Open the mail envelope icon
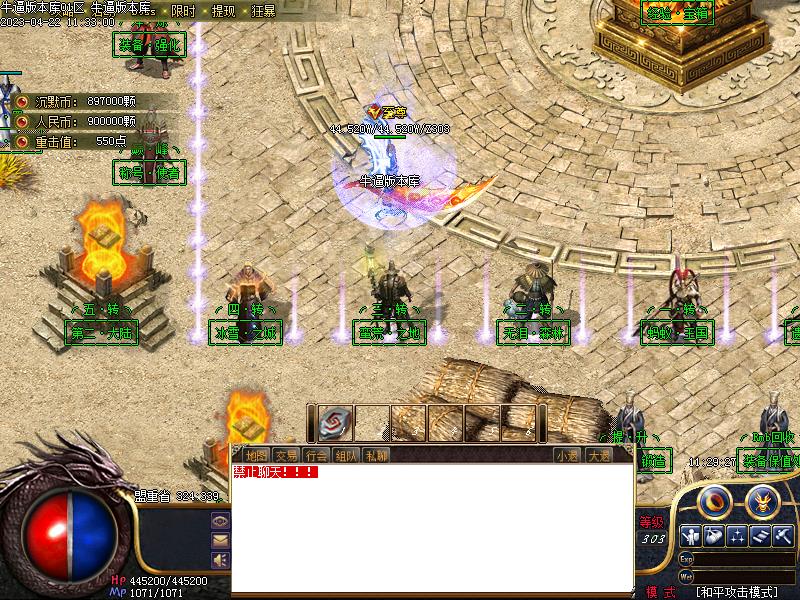800x600 pixels. pyautogui.click(x=220, y=540)
